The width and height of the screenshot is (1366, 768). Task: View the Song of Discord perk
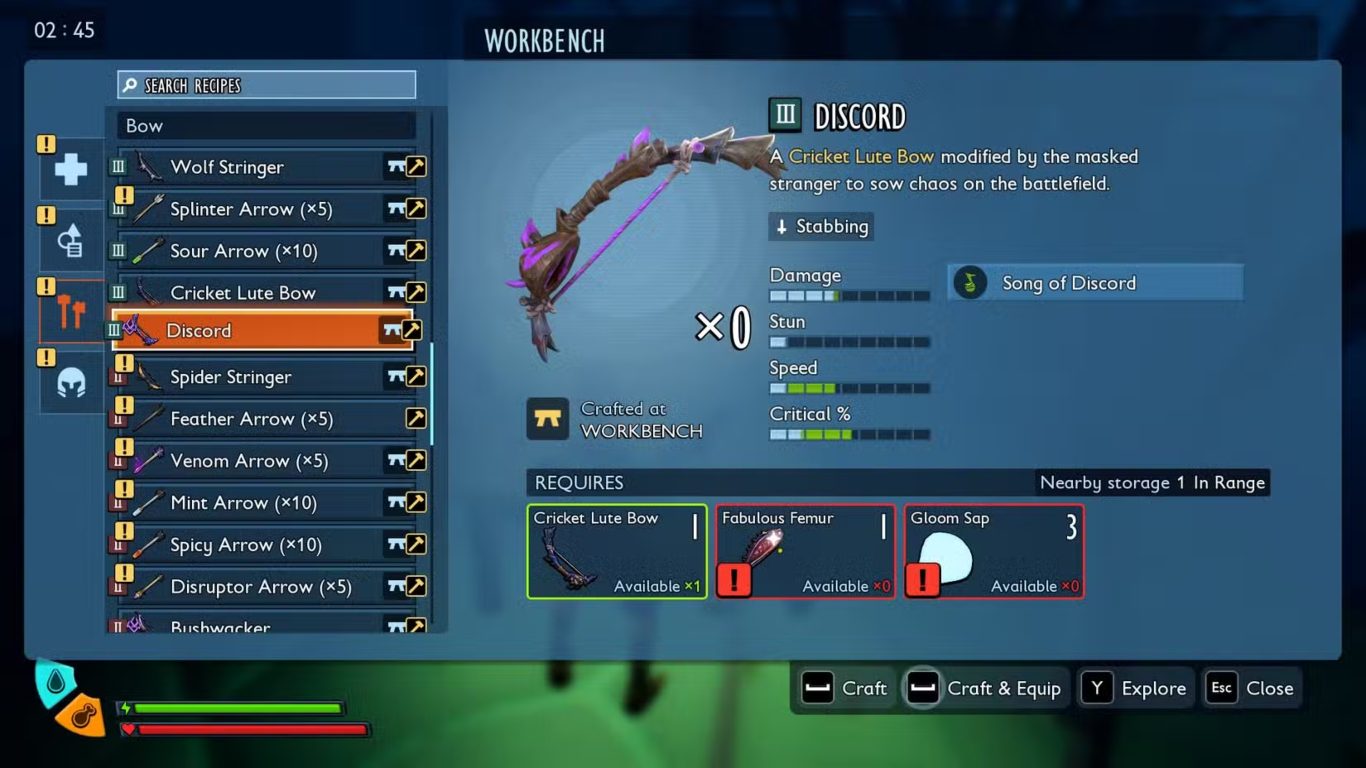(x=1095, y=283)
